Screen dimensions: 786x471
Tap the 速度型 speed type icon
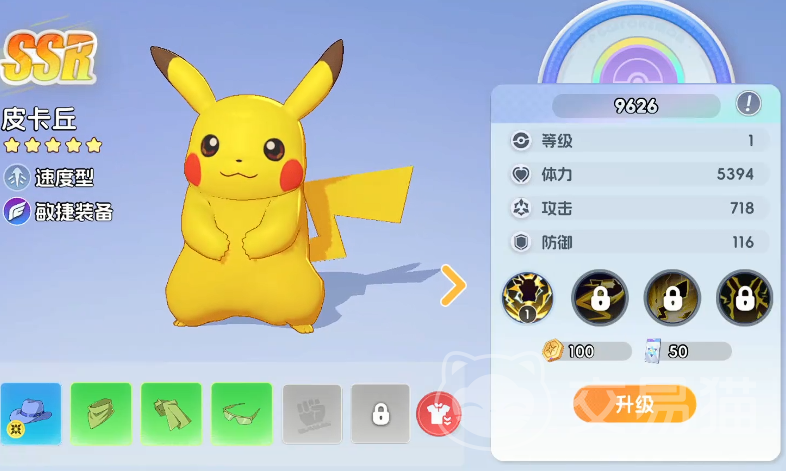(17, 178)
